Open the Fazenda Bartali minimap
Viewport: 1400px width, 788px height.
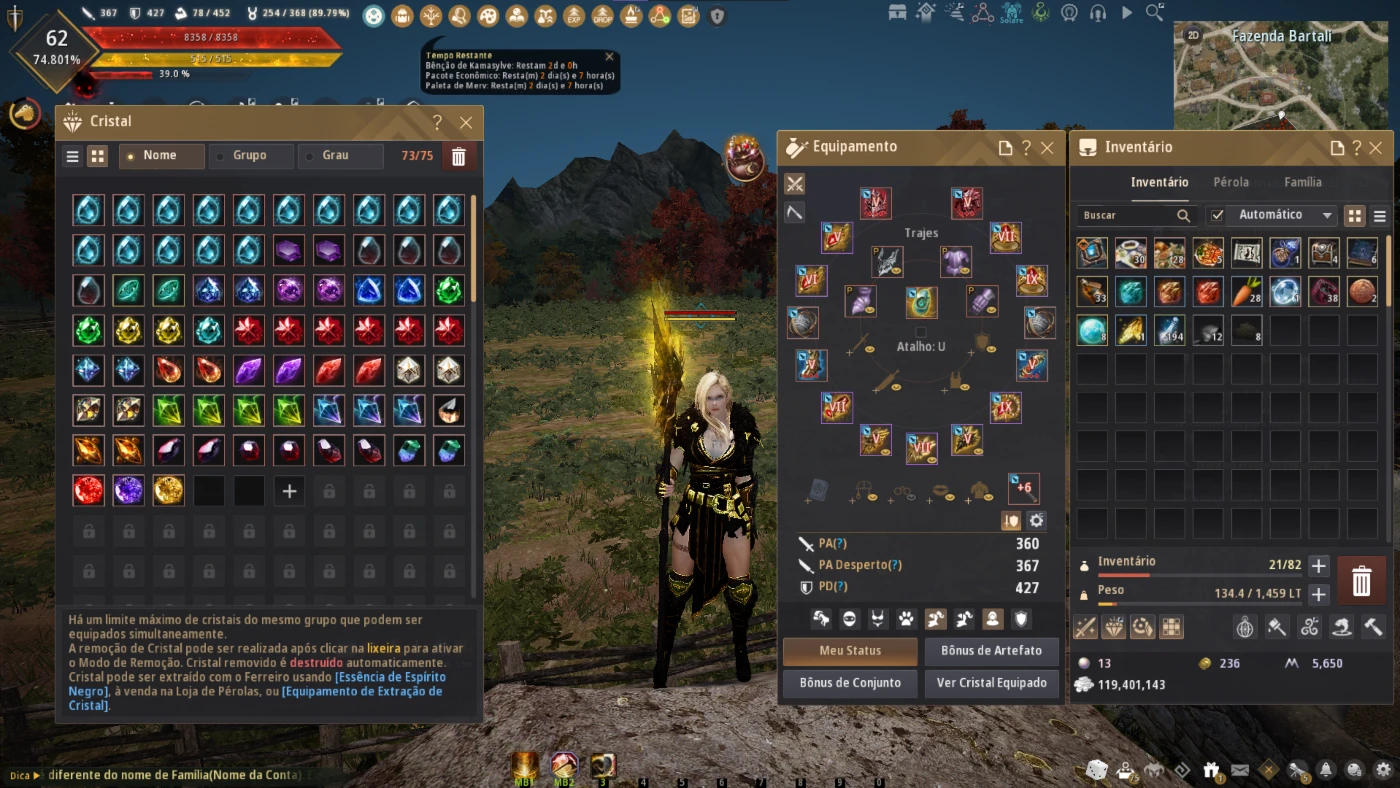1281,75
